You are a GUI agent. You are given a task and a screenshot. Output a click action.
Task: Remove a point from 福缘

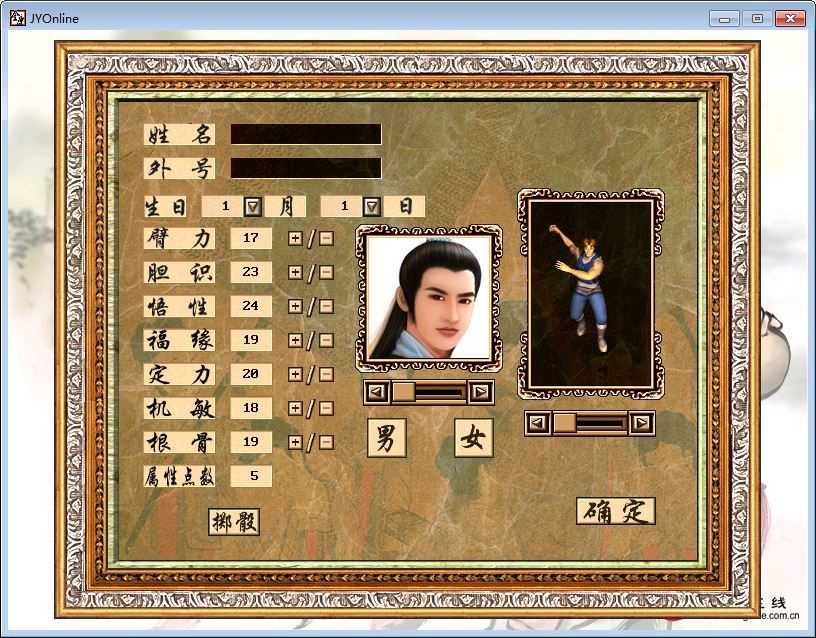click(326, 340)
